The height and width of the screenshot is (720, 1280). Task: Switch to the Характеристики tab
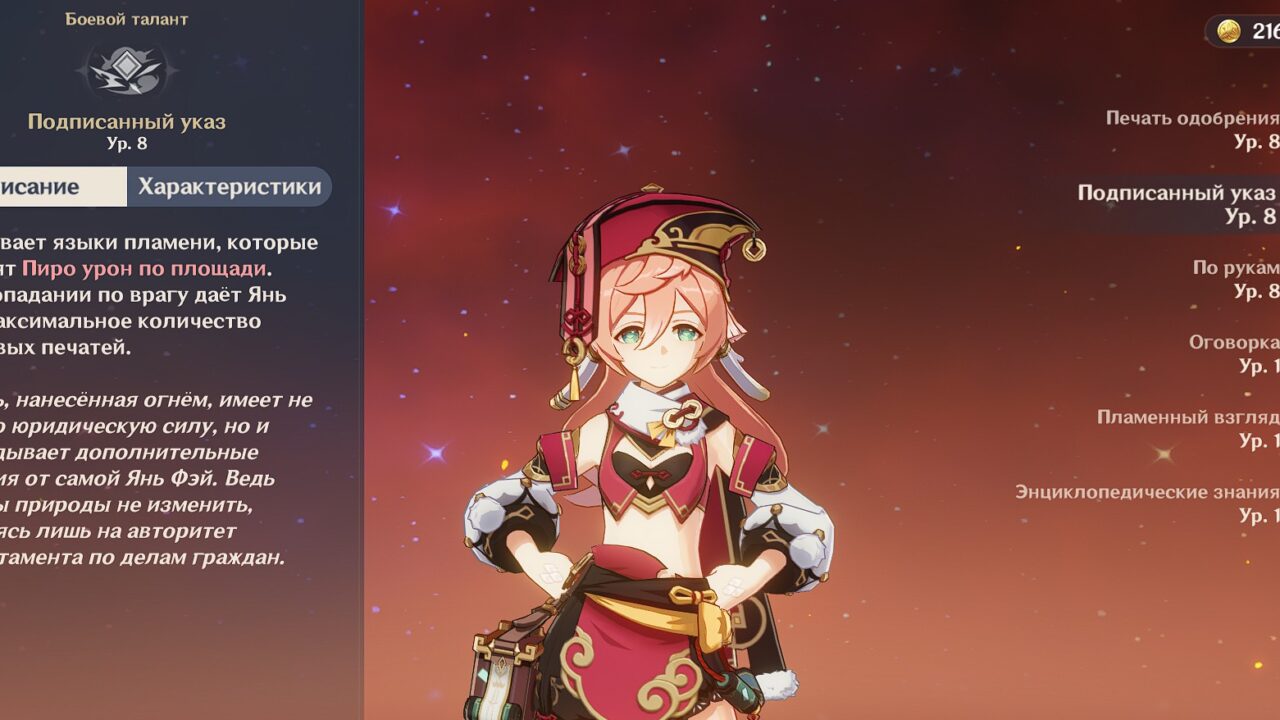(x=229, y=187)
